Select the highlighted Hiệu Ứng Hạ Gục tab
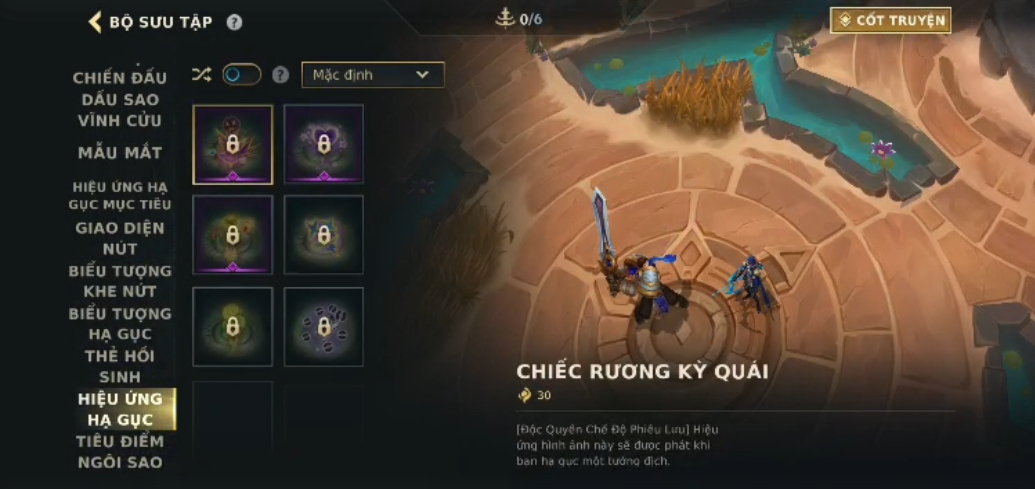This screenshot has width=1035, height=489. click(119, 409)
